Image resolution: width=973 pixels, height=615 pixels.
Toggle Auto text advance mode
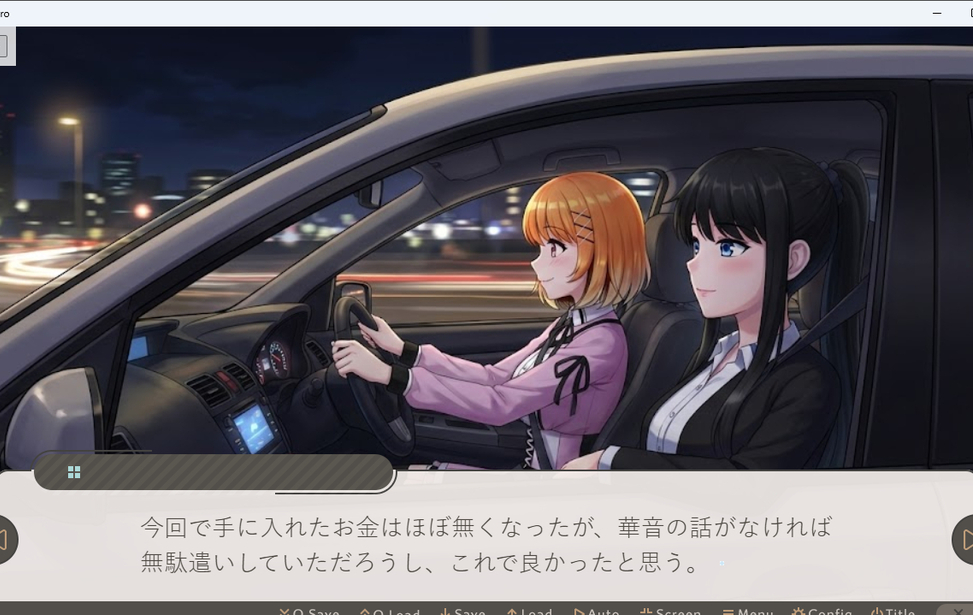597,610
